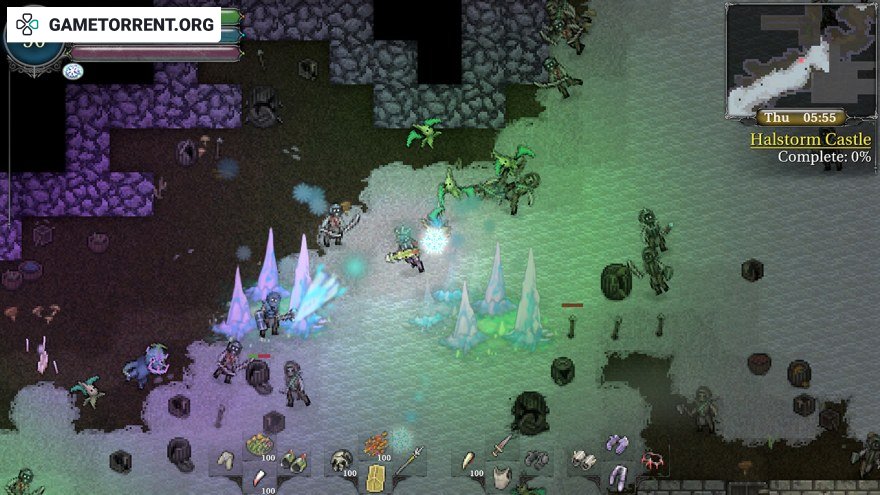Select the skull item hotbar slot
This screenshot has height=495, width=880.
pyautogui.click(x=343, y=460)
